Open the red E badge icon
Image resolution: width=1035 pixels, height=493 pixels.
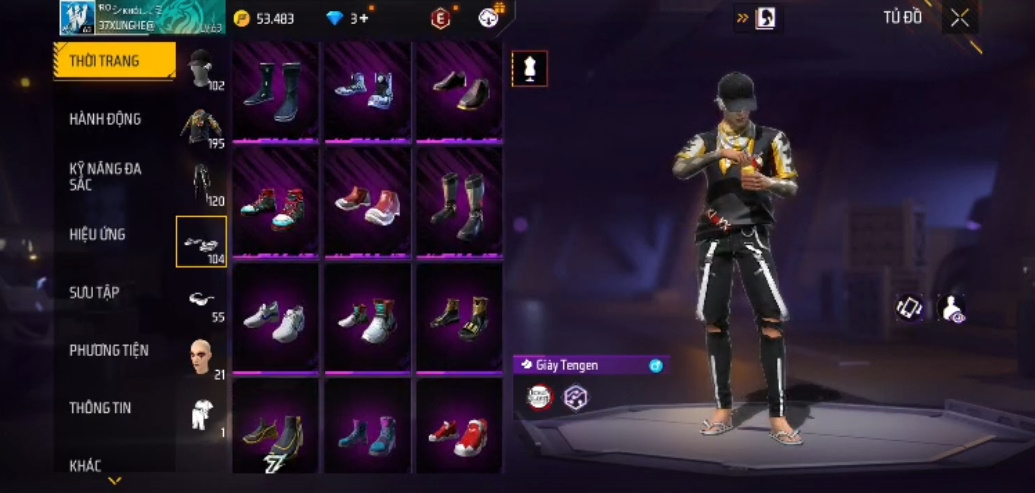[x=440, y=18]
